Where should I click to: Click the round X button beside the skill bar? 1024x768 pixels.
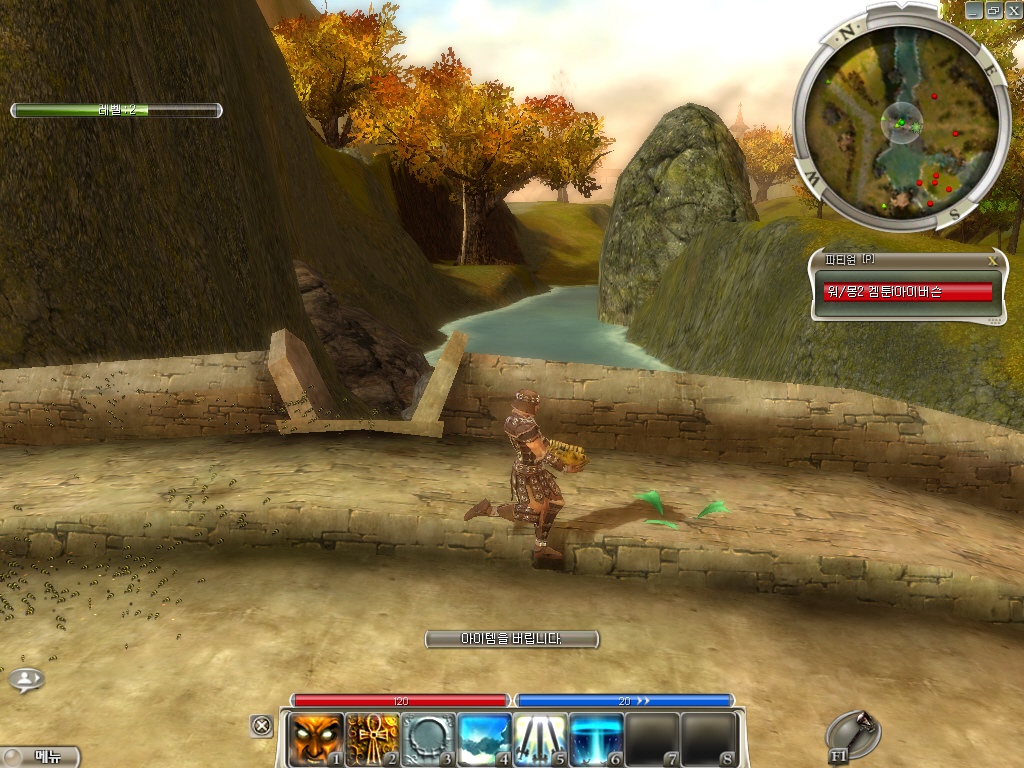[x=261, y=726]
